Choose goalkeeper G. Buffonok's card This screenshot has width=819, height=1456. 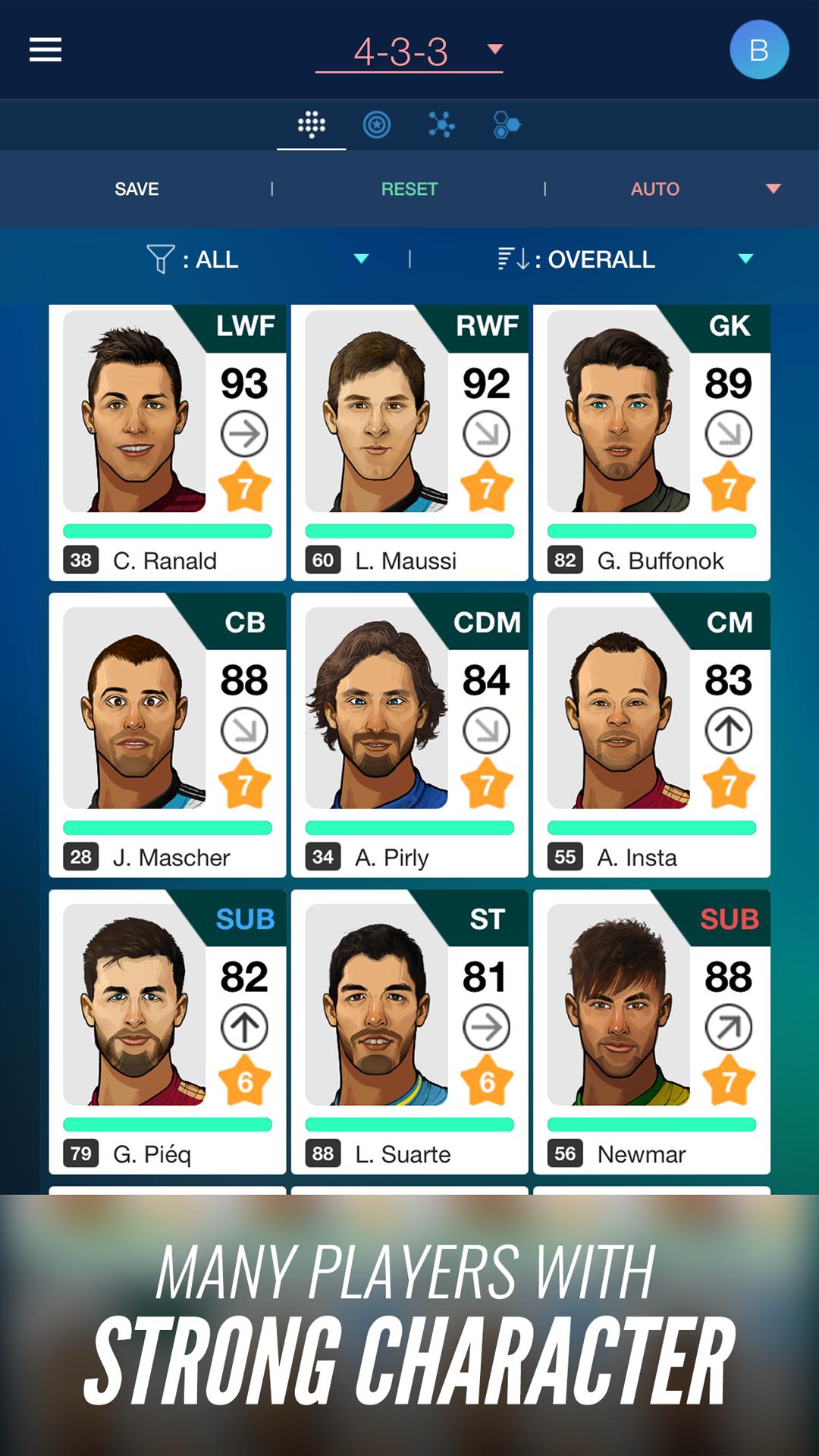651,443
